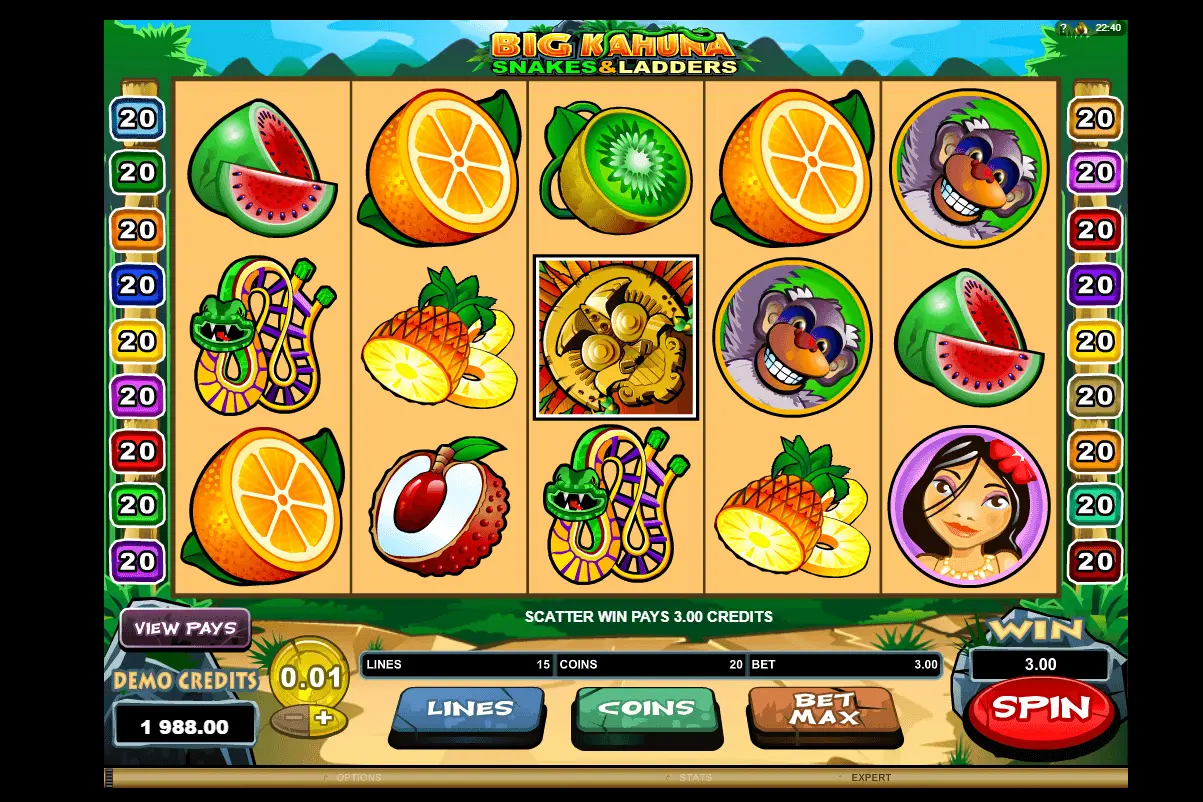
Task: Decrease coin size with the minus button
Action: tap(293, 718)
